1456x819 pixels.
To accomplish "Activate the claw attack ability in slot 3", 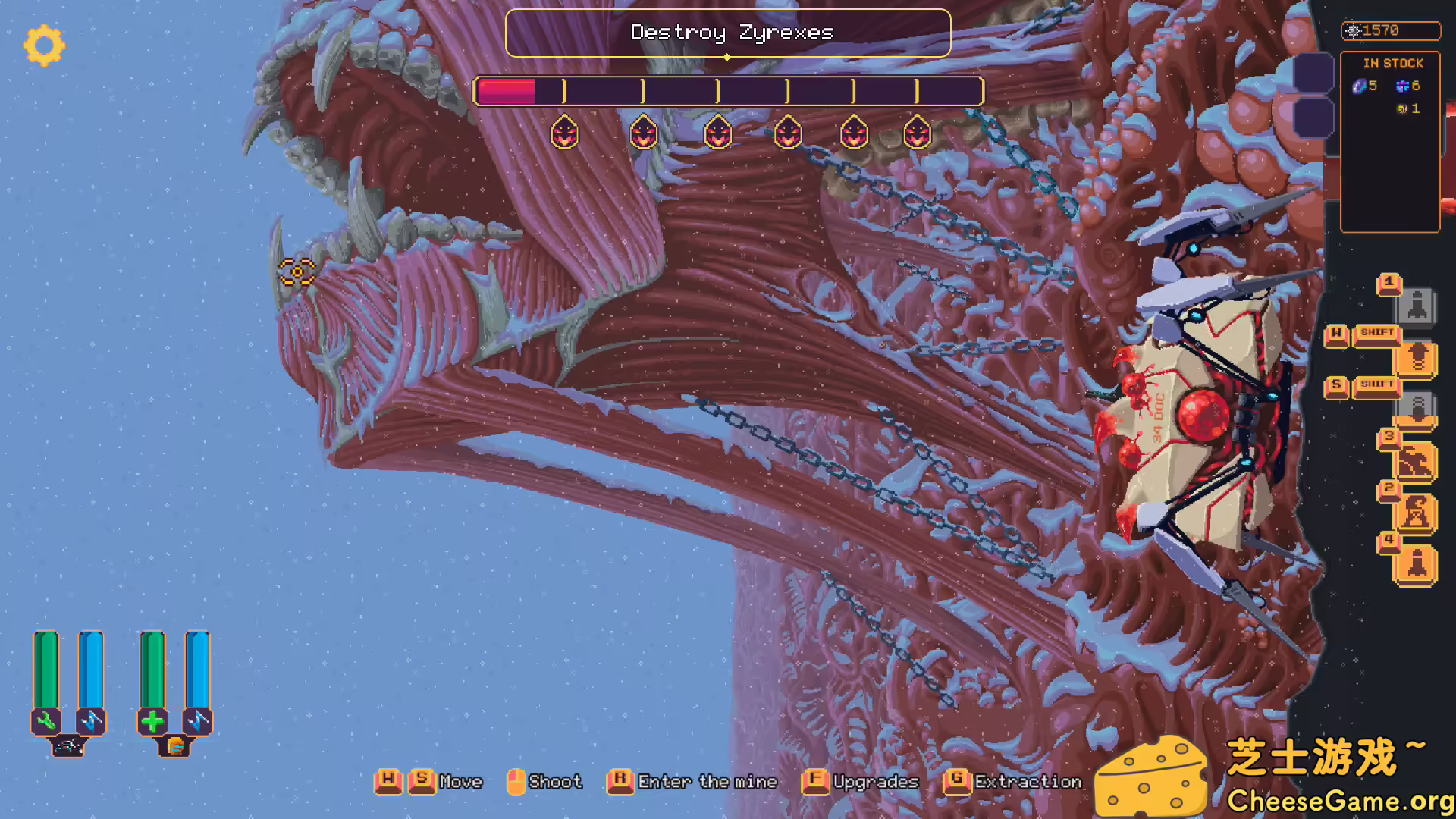I will tap(1415, 461).
